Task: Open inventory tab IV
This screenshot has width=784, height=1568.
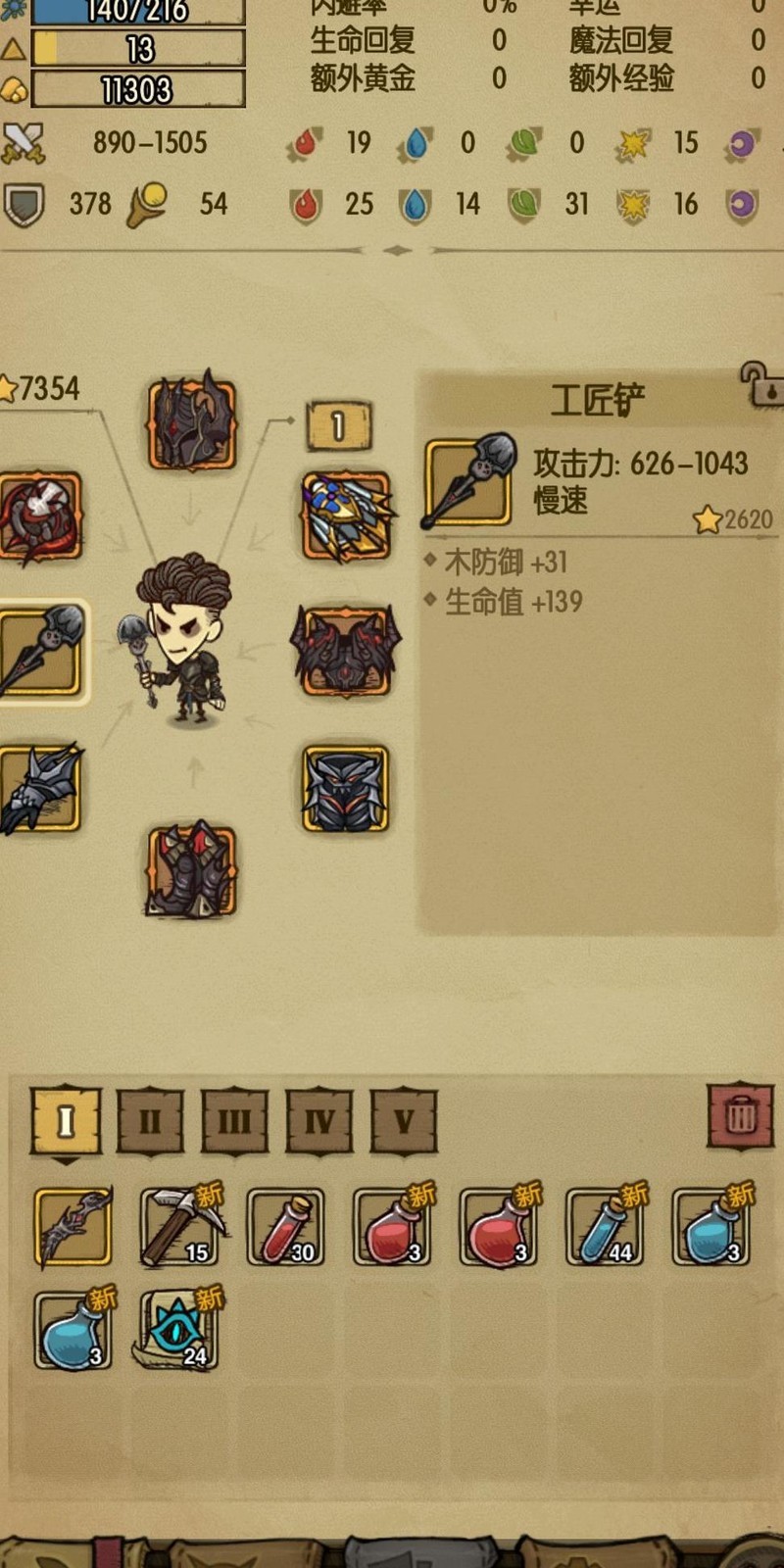Action: coord(319,1120)
